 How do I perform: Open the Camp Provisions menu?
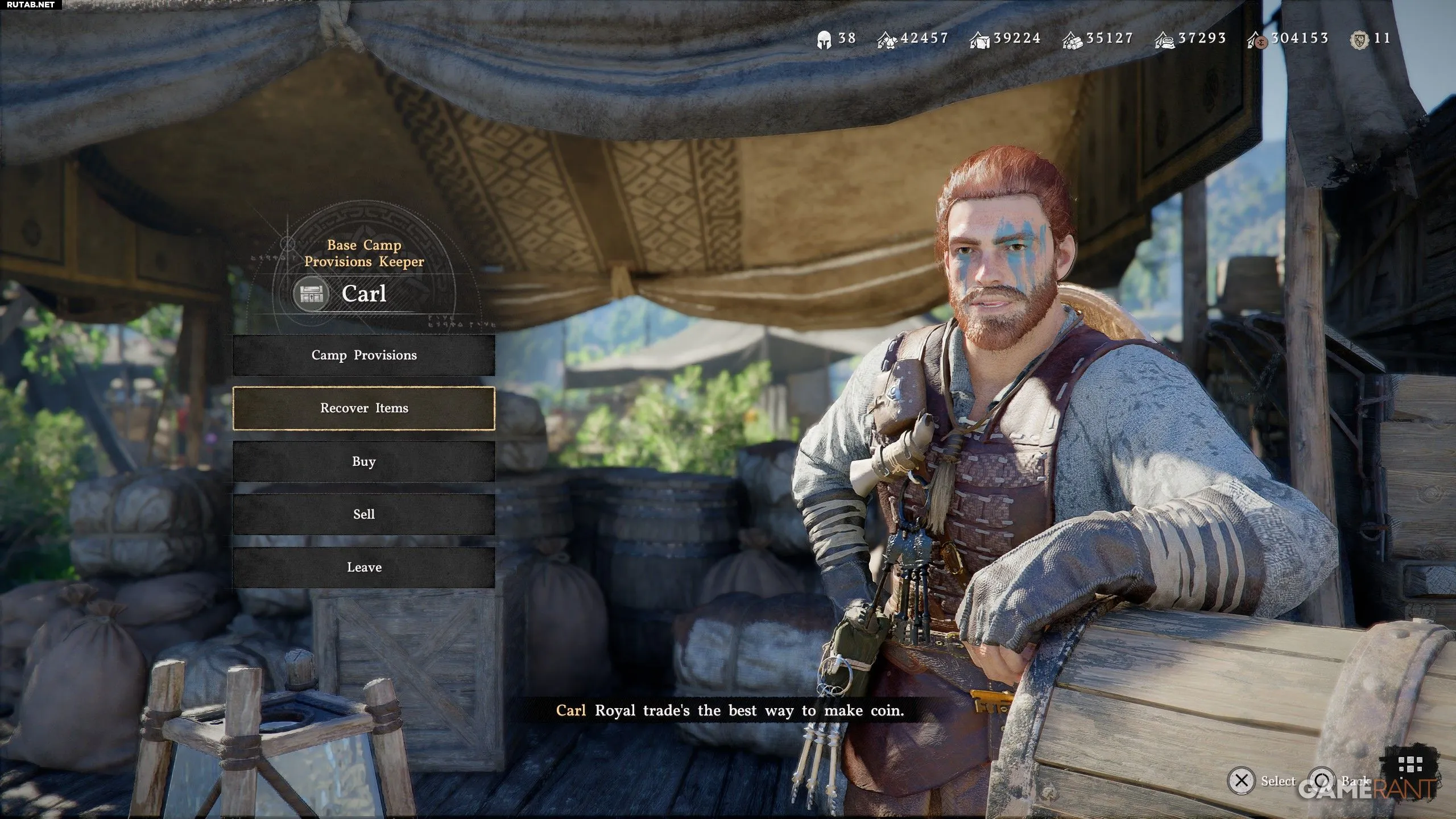pyautogui.click(x=364, y=355)
